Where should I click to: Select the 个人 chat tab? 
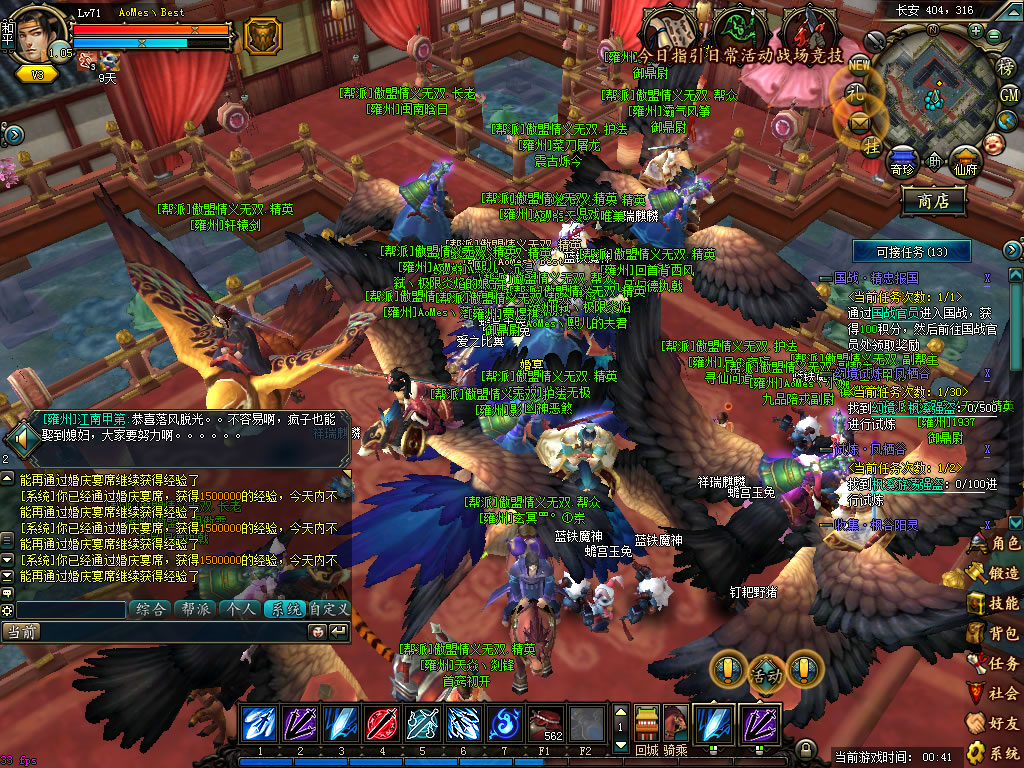point(238,608)
